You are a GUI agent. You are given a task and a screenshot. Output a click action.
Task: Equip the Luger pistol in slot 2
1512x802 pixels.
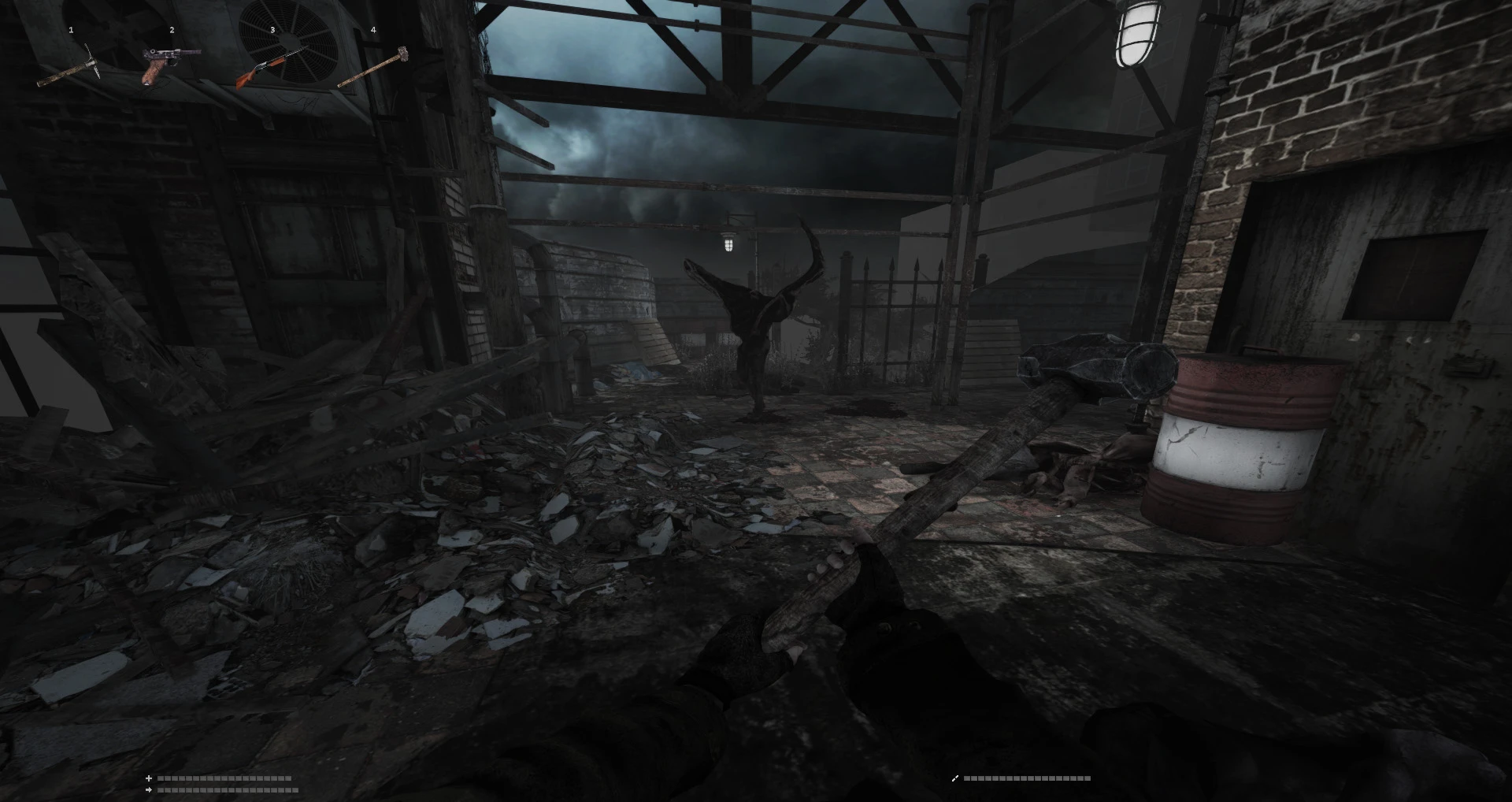(x=170, y=65)
